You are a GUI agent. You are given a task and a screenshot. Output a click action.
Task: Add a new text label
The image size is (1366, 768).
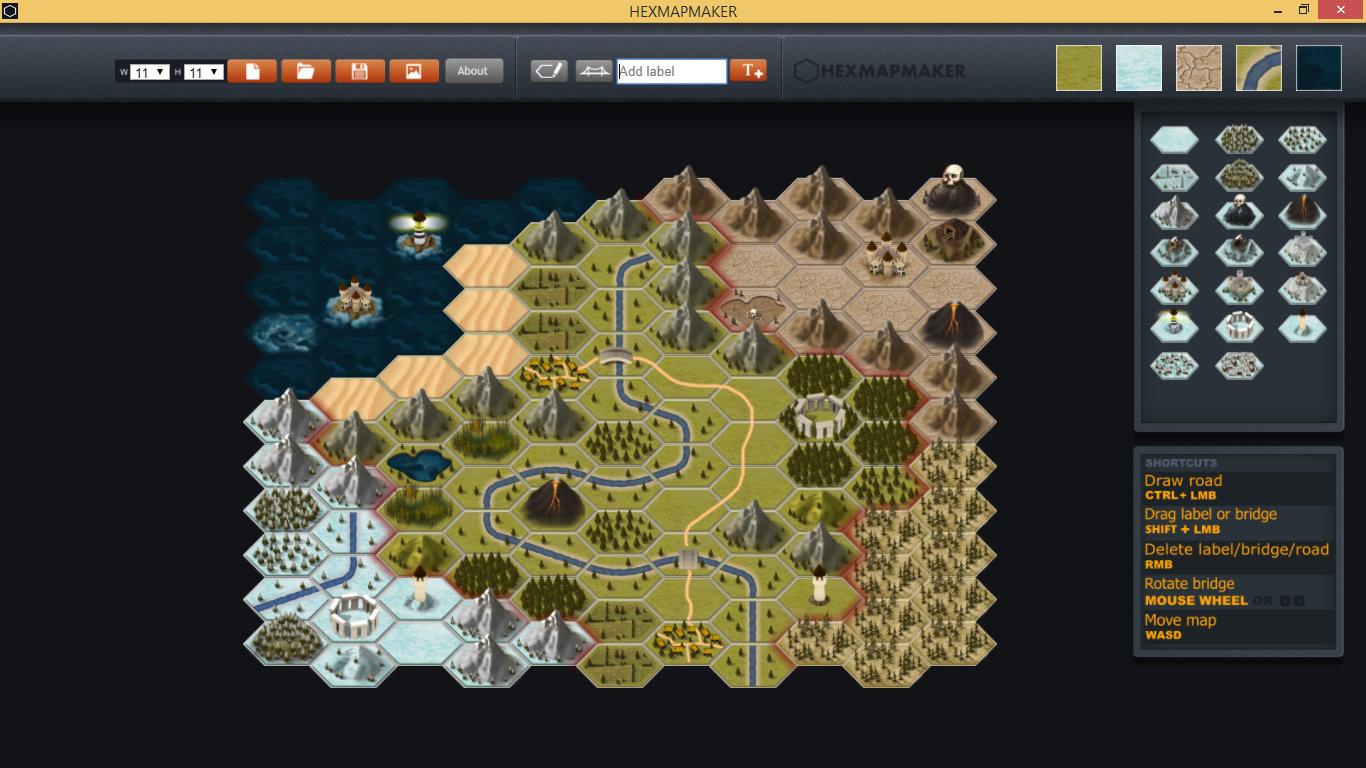coord(749,71)
